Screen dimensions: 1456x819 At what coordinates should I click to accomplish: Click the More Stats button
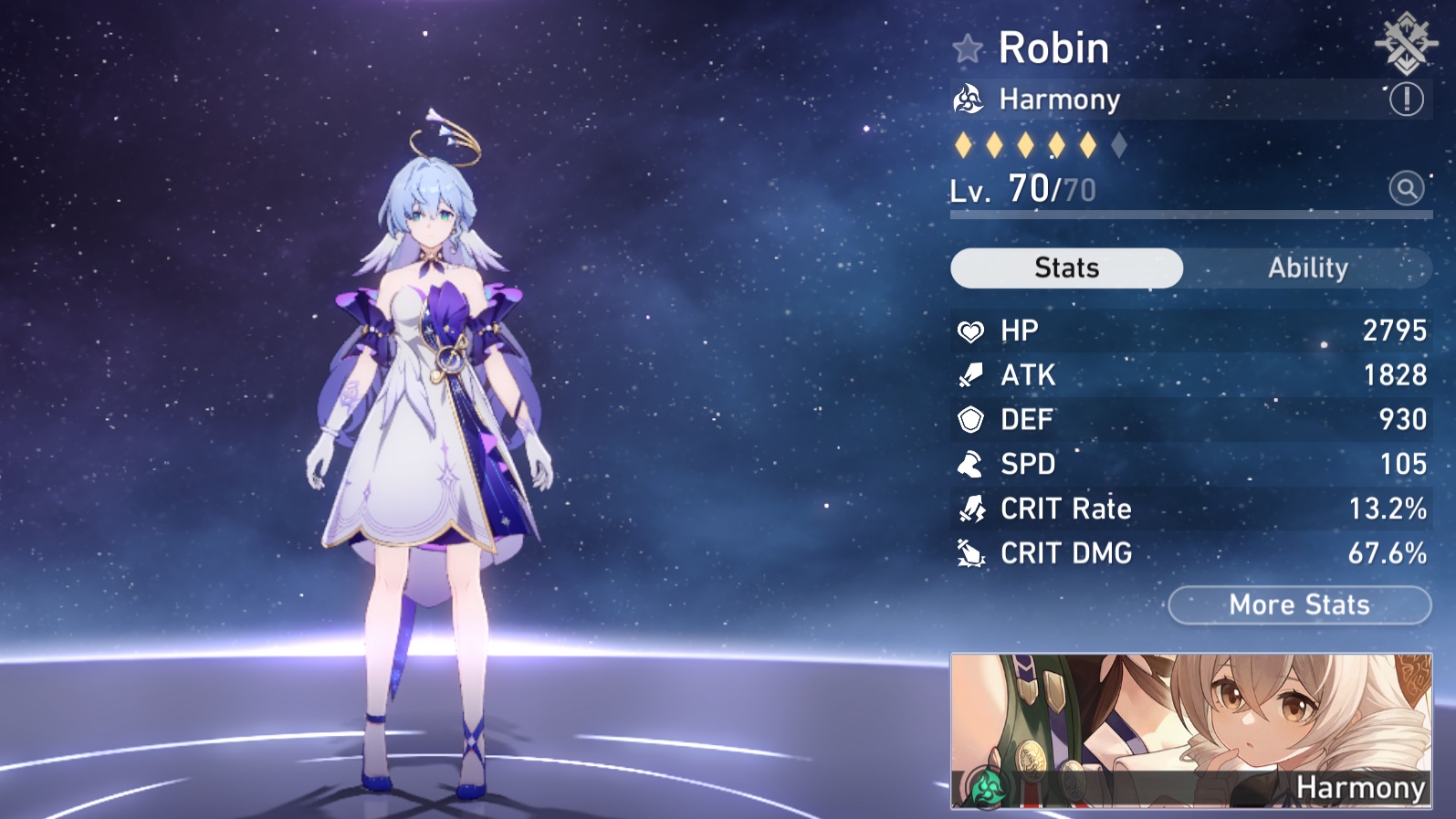click(1299, 604)
